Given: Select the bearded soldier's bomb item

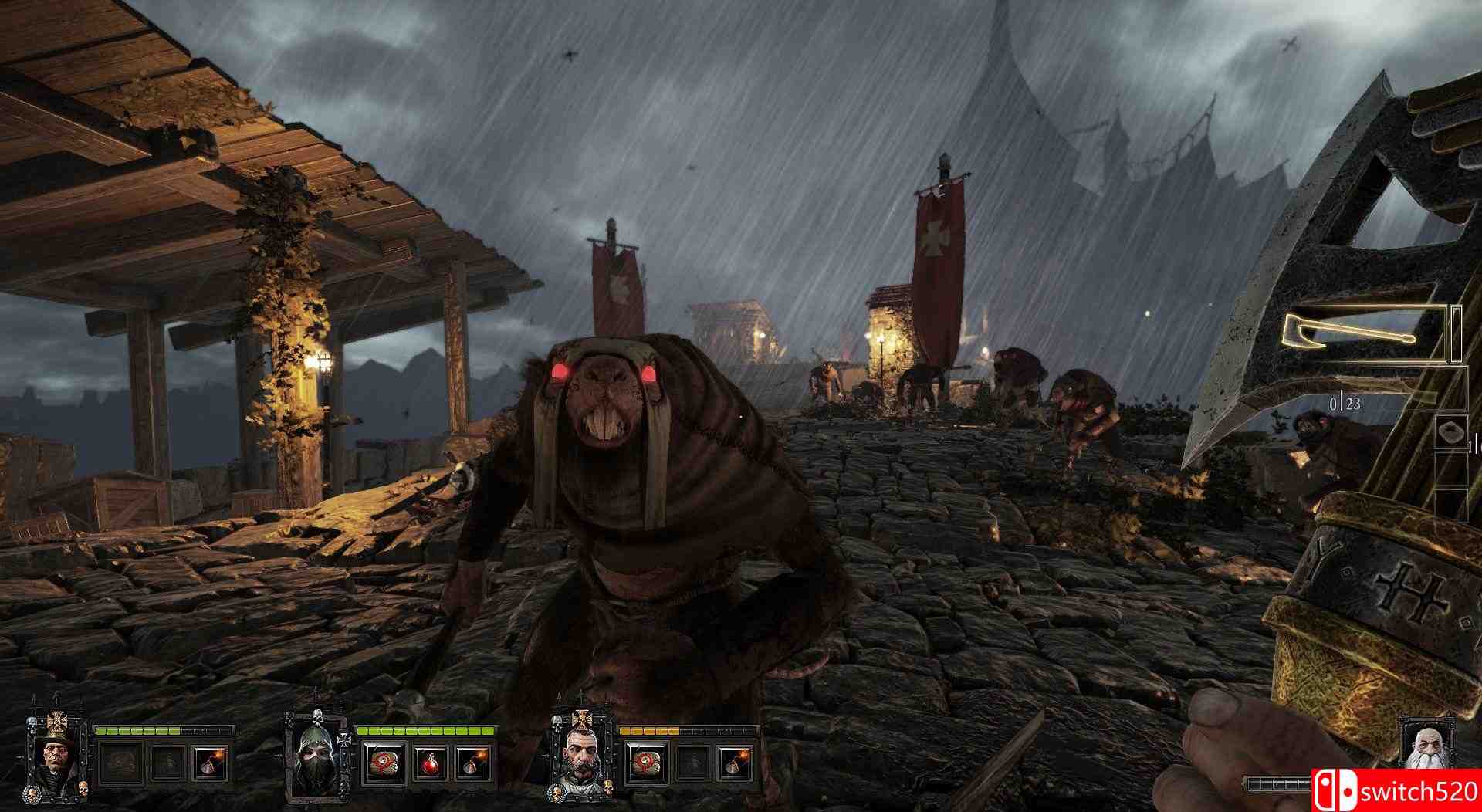Looking at the screenshot, I should click(733, 766).
